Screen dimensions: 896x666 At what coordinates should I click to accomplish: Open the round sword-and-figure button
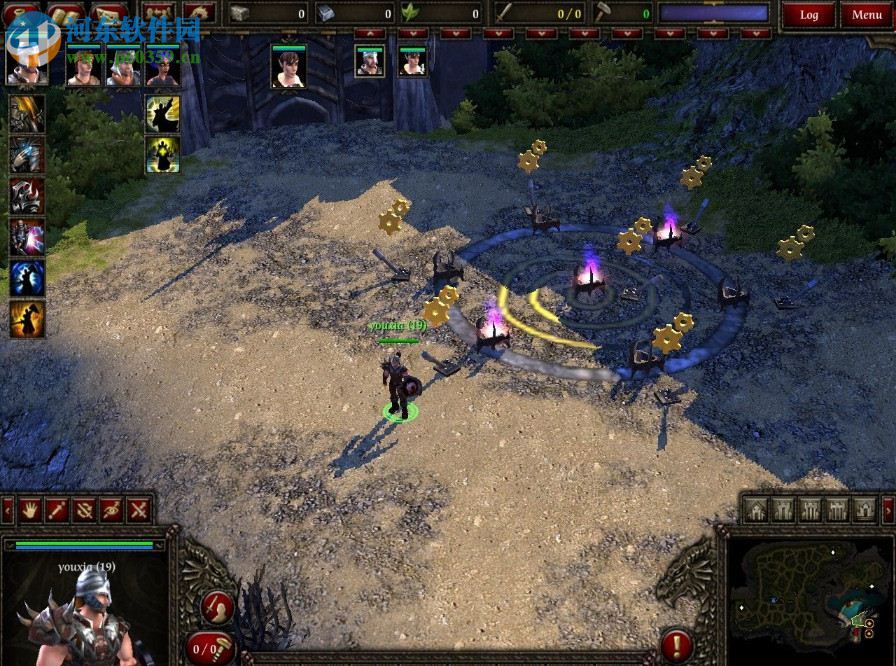217,606
